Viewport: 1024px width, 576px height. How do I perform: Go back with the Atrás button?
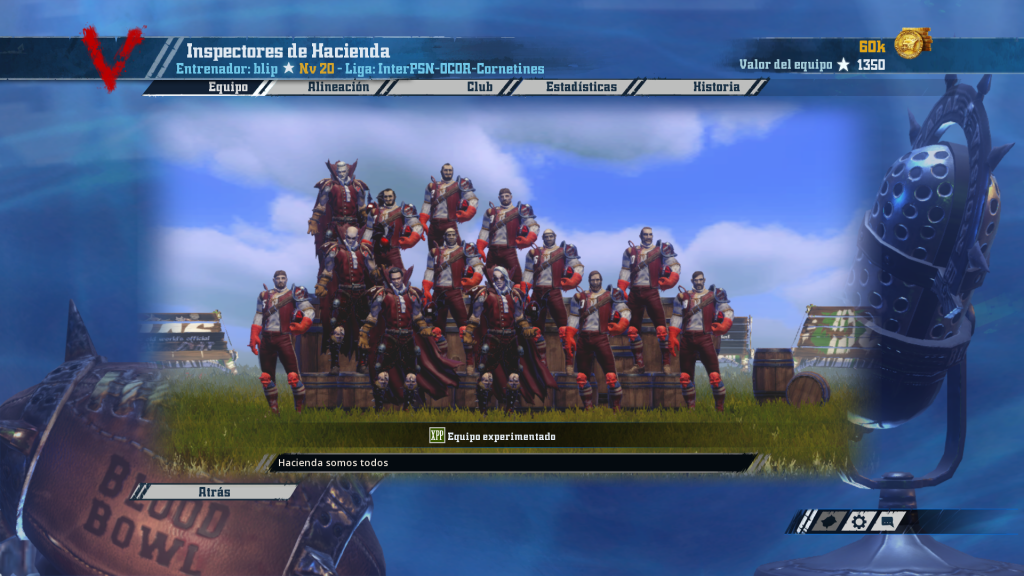point(216,492)
